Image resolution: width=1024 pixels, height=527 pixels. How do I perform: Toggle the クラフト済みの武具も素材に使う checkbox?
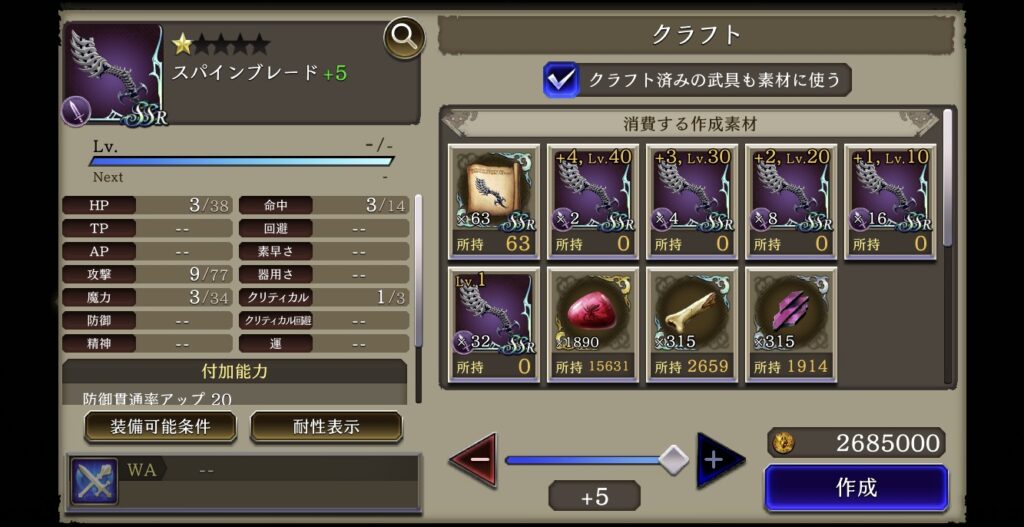coord(561,80)
